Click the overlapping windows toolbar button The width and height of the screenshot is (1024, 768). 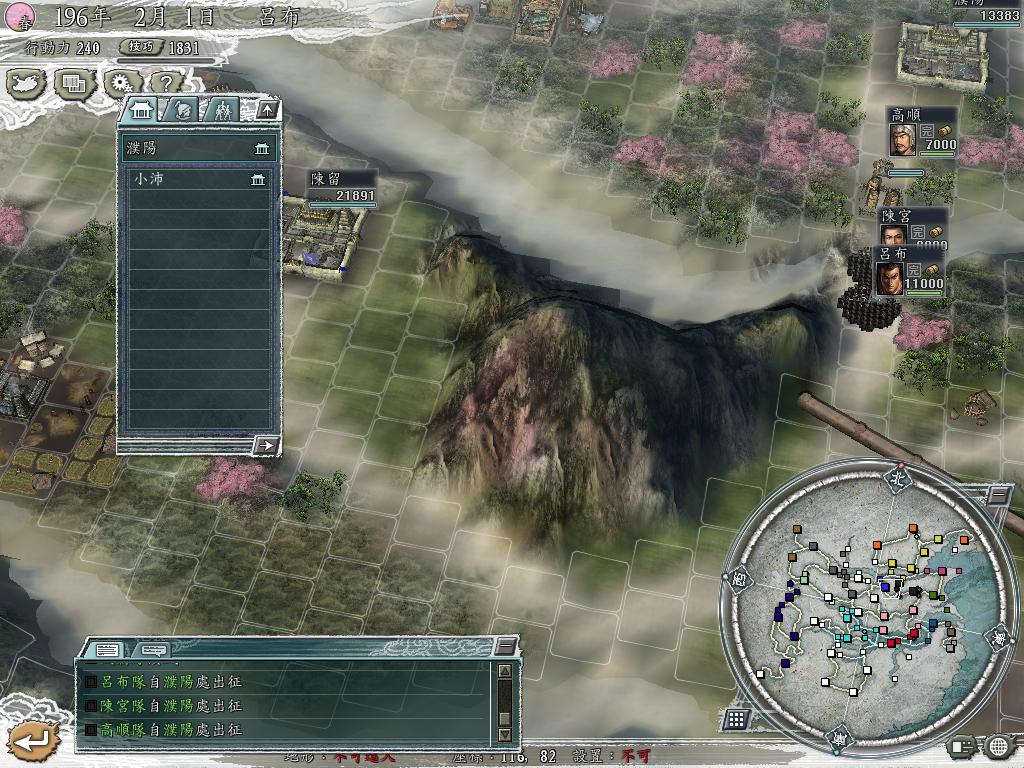click(x=74, y=83)
